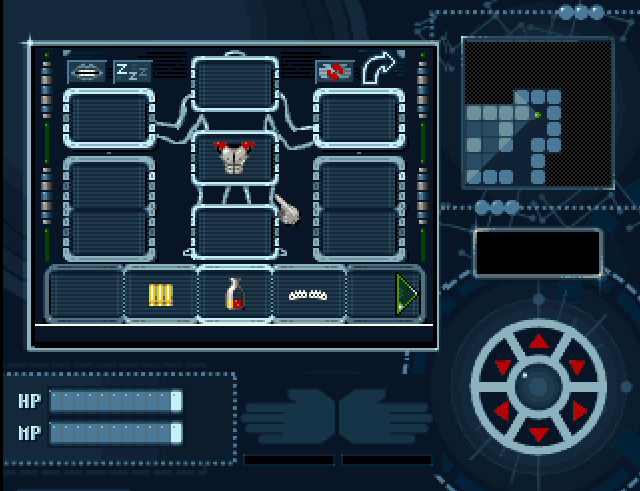Click the red swap arrows icon

tap(335, 72)
